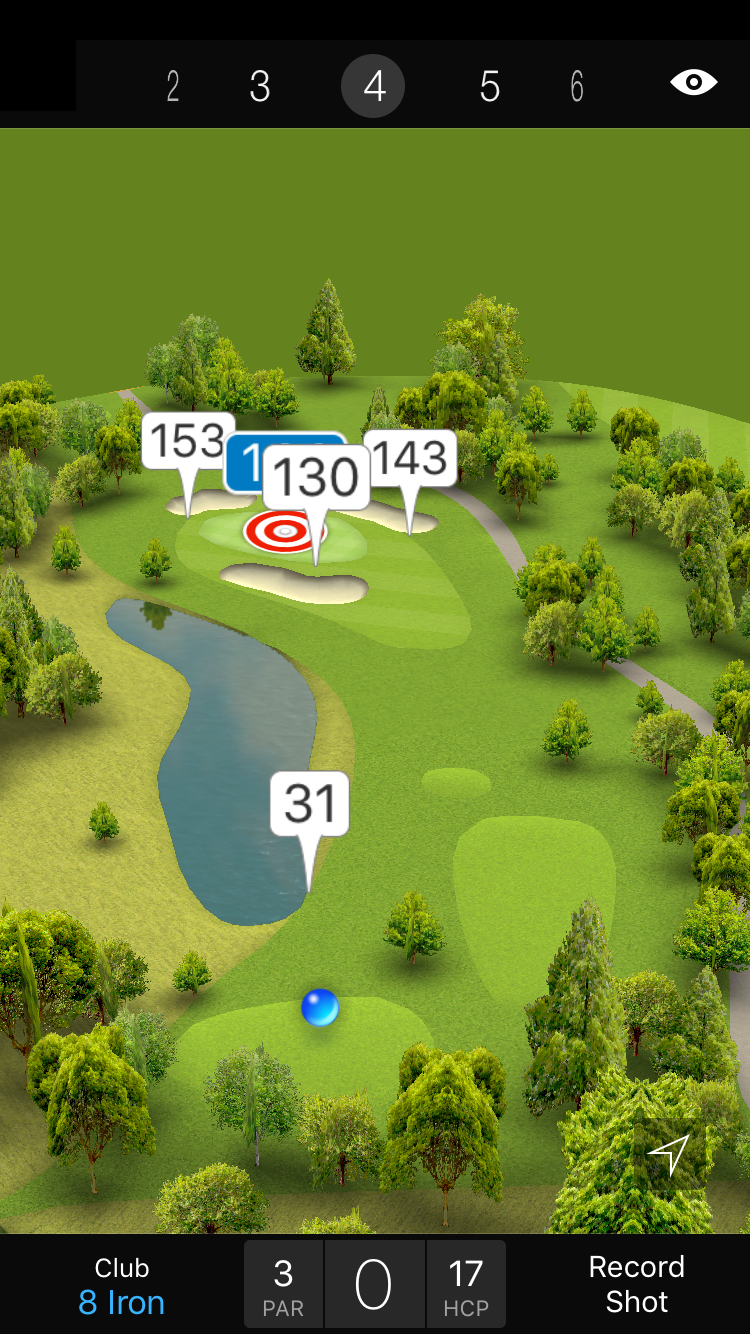Image resolution: width=750 pixels, height=1334 pixels.
Task: Select the 130 distance marker
Action: pos(316,477)
